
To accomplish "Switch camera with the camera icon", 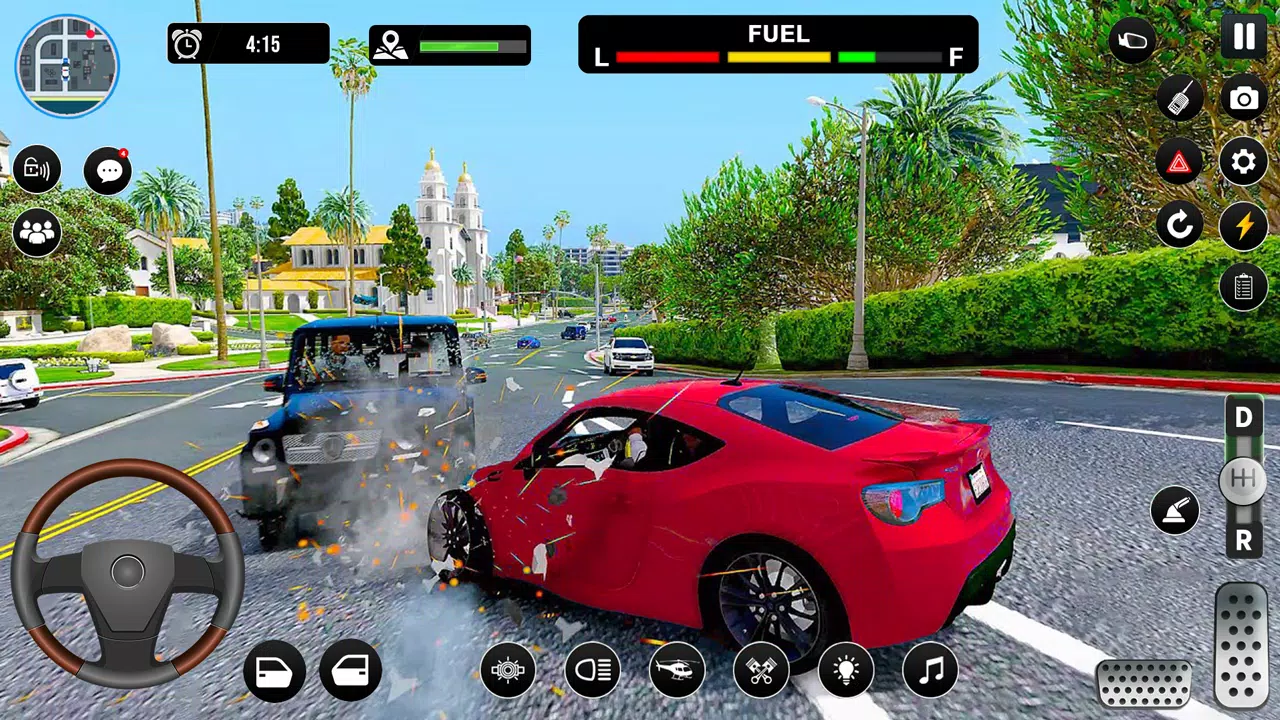I will 1243,98.
